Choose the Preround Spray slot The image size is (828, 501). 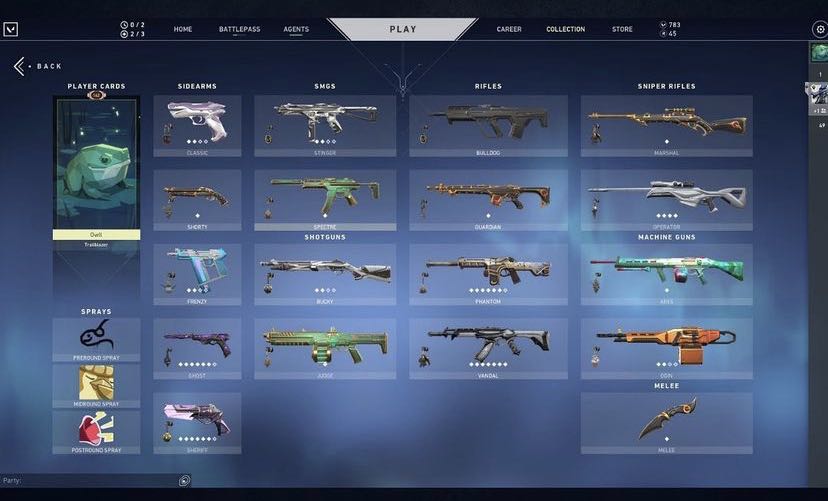(x=96, y=340)
